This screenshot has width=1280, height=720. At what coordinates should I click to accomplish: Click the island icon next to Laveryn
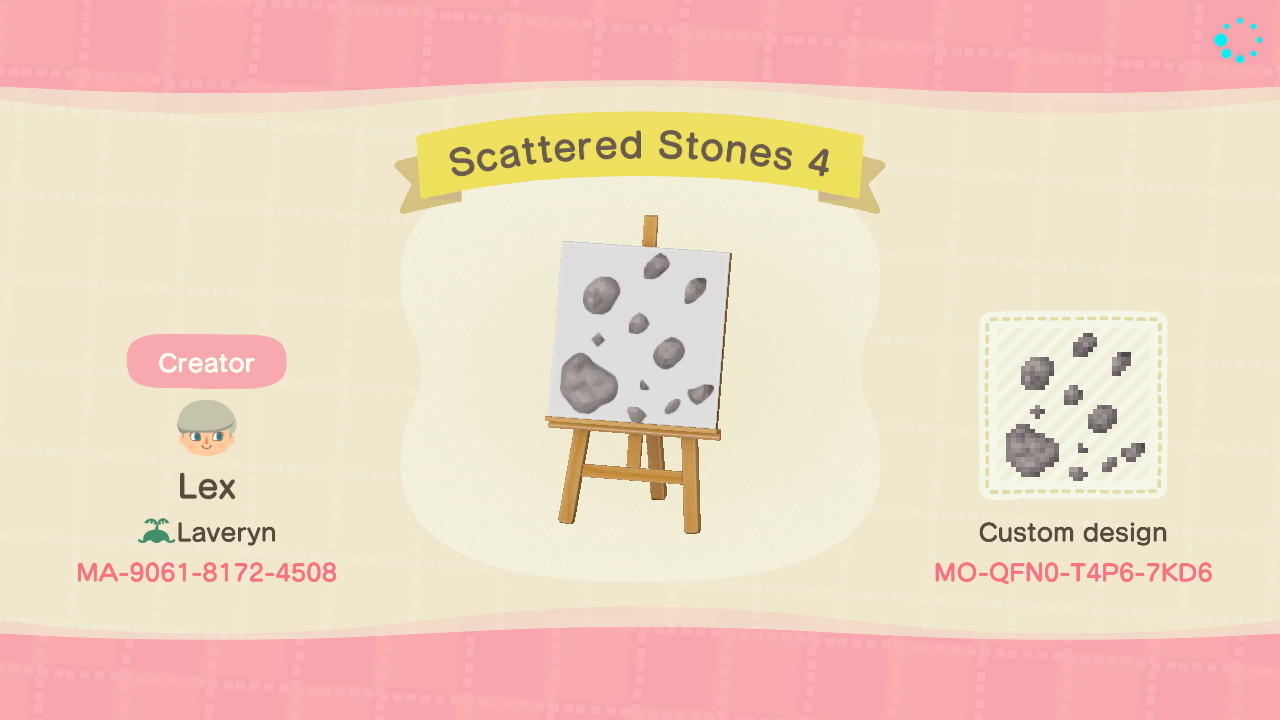click(155, 531)
